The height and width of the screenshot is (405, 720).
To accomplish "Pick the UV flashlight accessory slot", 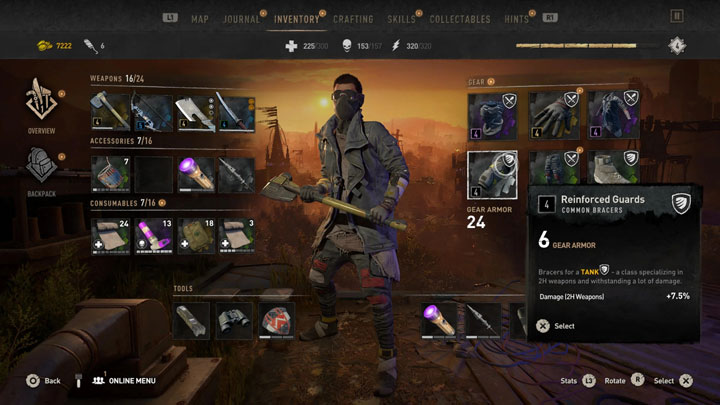I will pos(194,174).
